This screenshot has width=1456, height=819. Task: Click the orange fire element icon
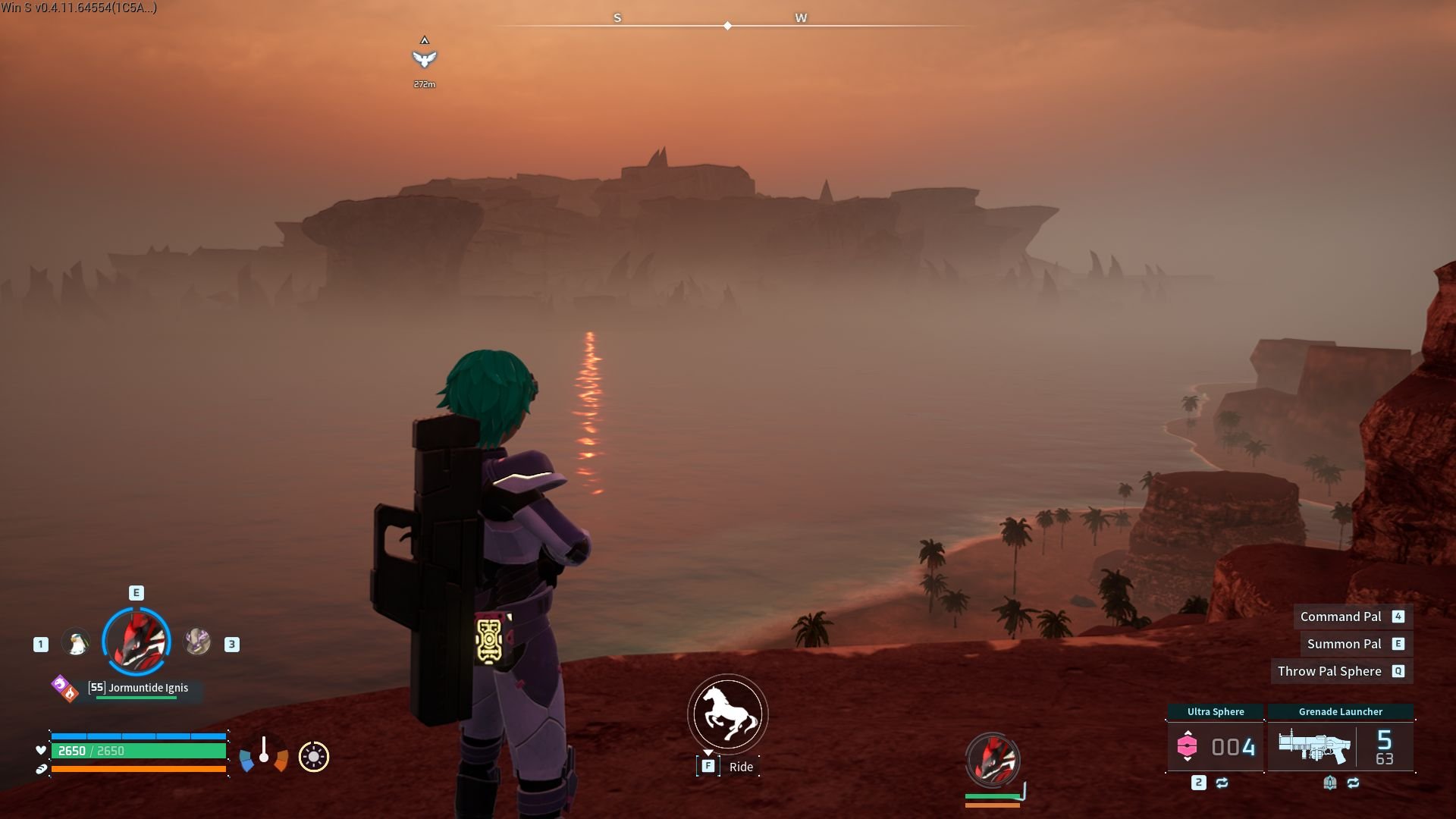[x=69, y=692]
